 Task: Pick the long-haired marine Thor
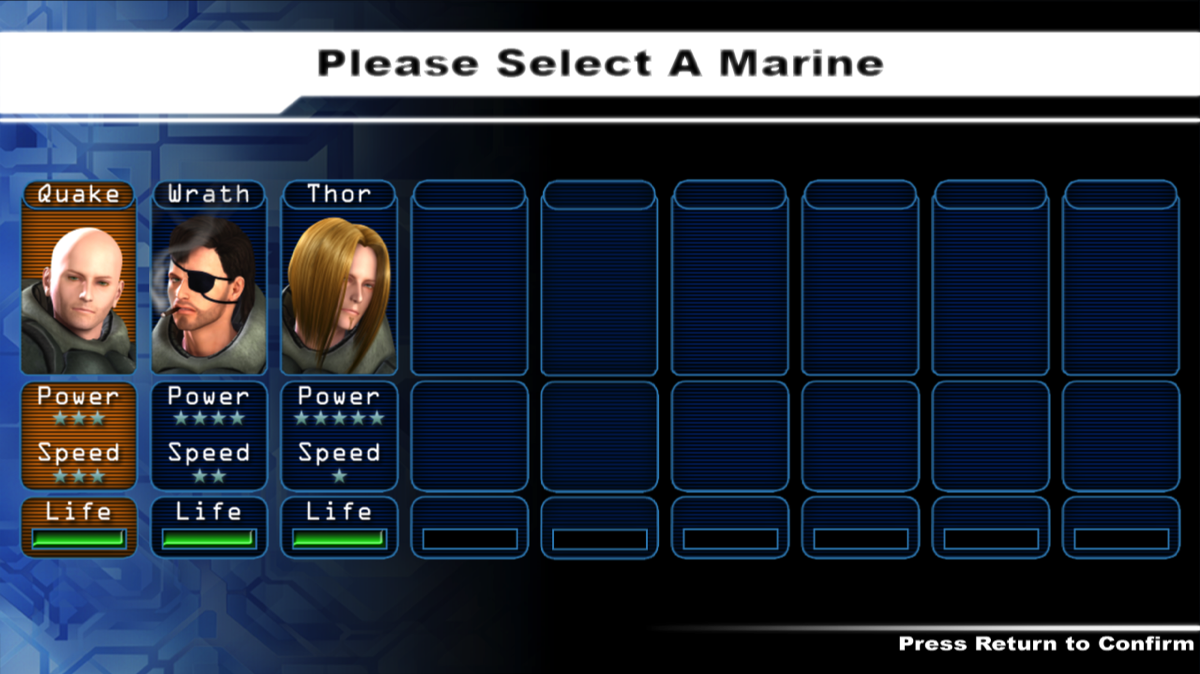click(x=338, y=290)
